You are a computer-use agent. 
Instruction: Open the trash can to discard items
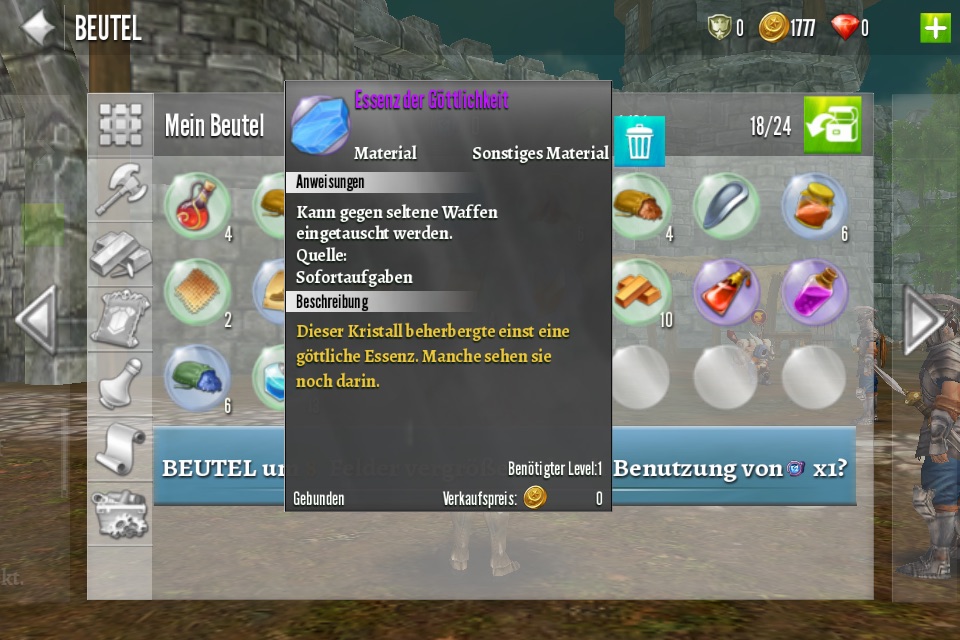[x=639, y=142]
